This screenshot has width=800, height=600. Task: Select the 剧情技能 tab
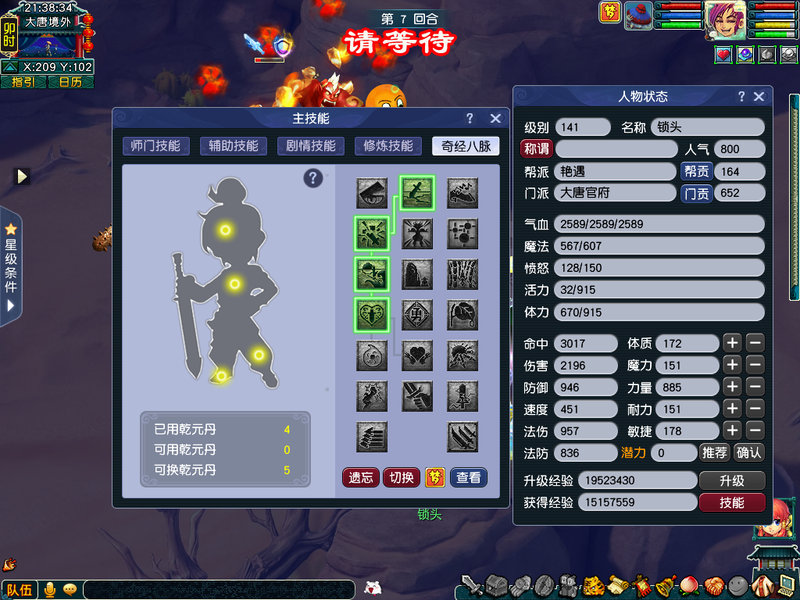pos(310,146)
